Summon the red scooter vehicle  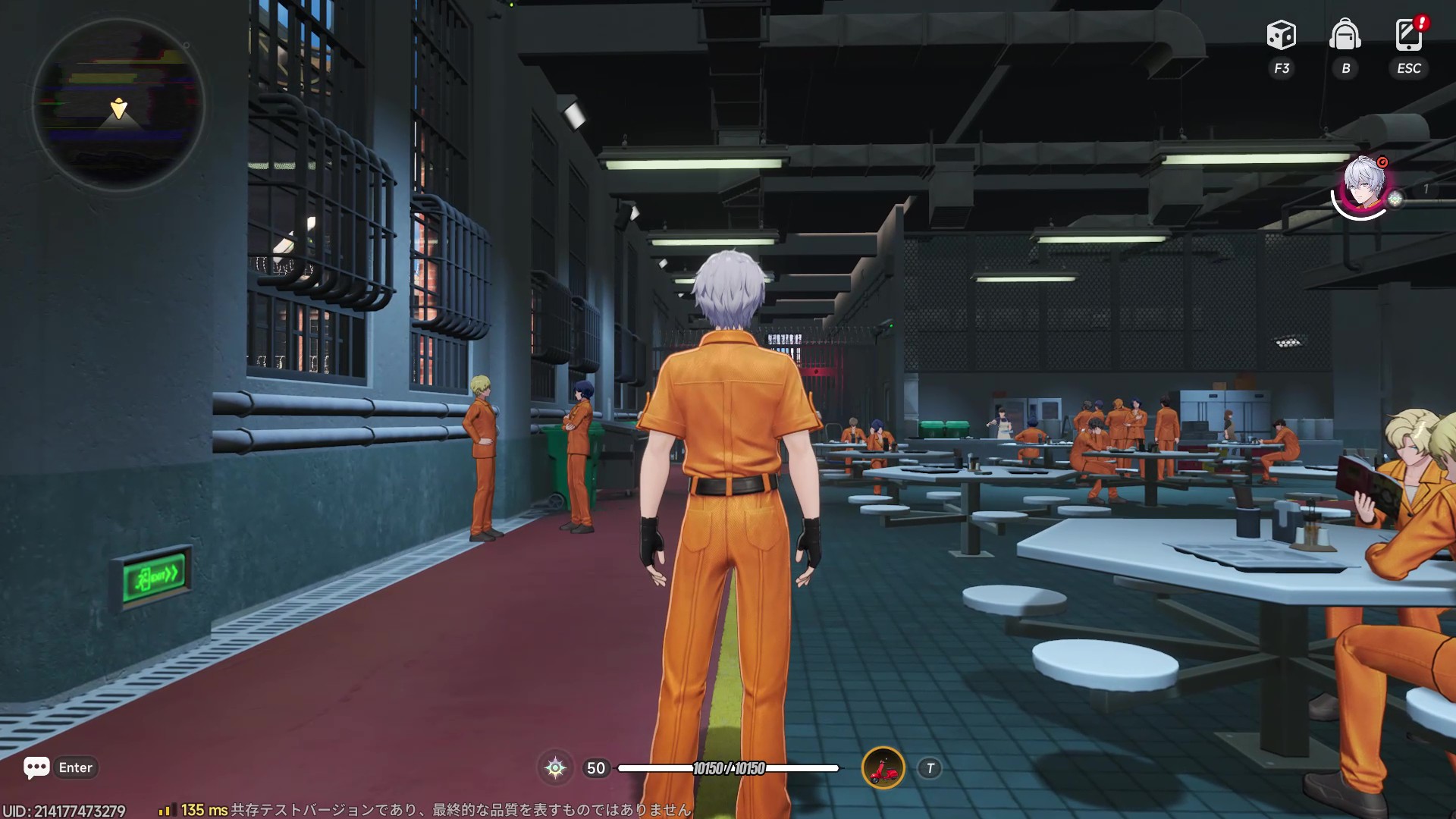(883, 768)
